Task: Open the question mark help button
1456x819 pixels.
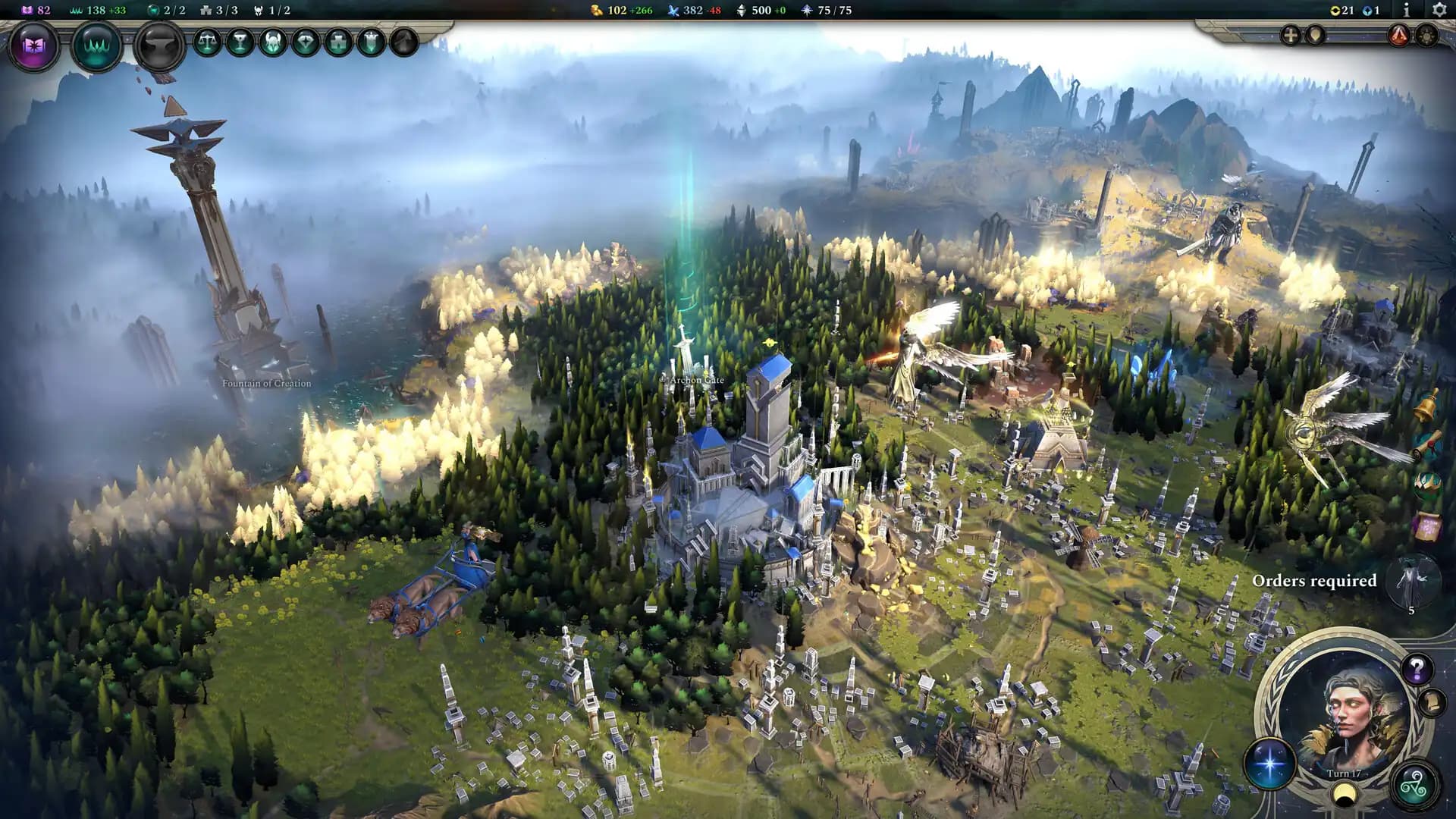Action: (x=1417, y=667)
